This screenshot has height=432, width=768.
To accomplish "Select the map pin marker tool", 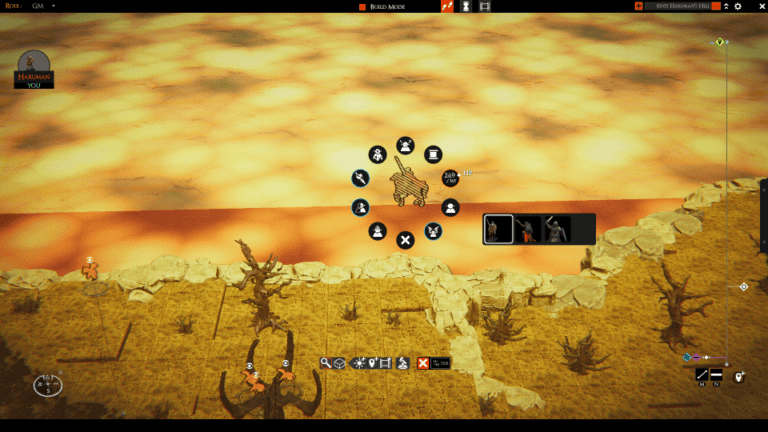I will 372,363.
